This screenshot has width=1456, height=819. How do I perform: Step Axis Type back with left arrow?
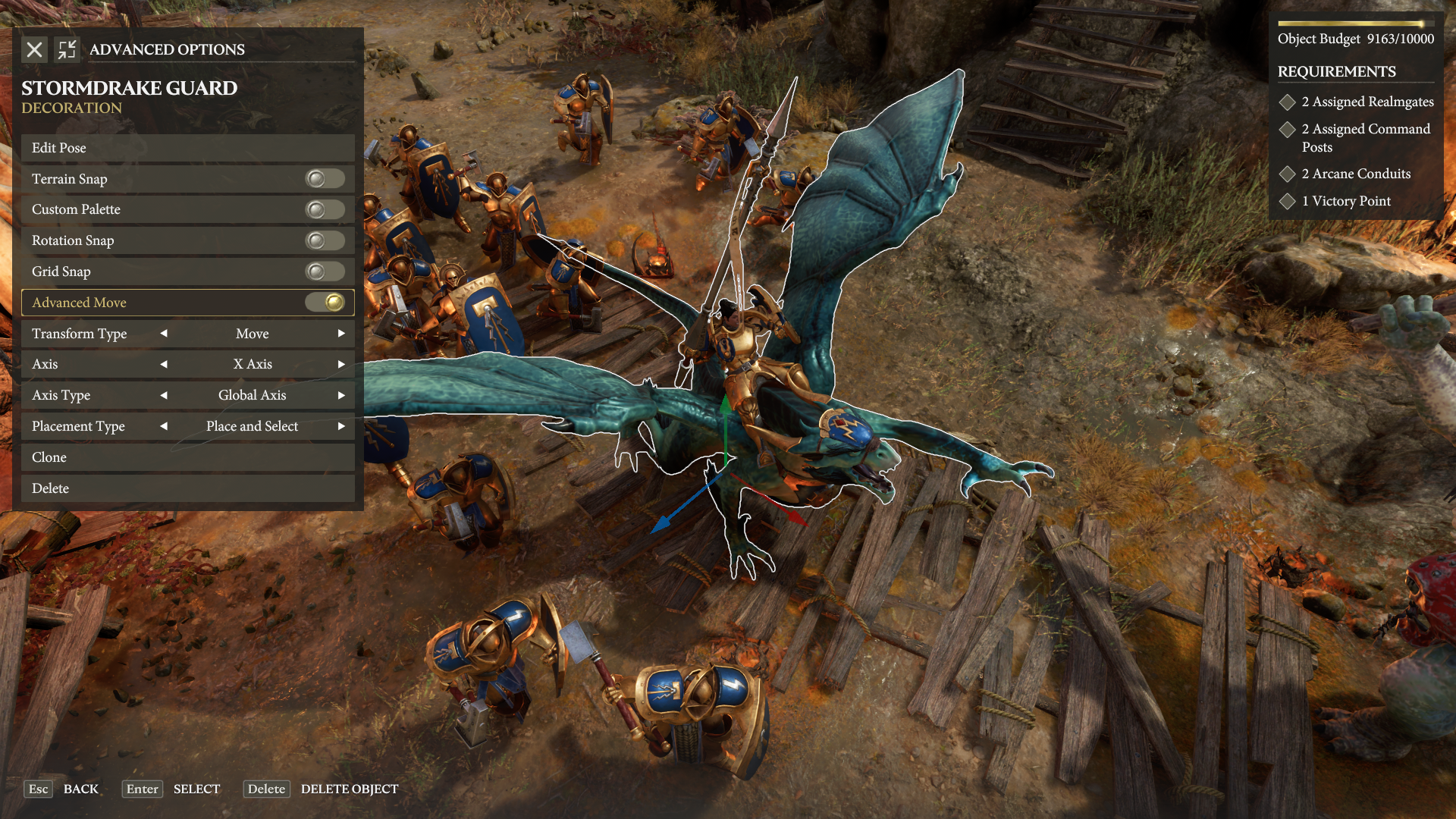point(164,395)
